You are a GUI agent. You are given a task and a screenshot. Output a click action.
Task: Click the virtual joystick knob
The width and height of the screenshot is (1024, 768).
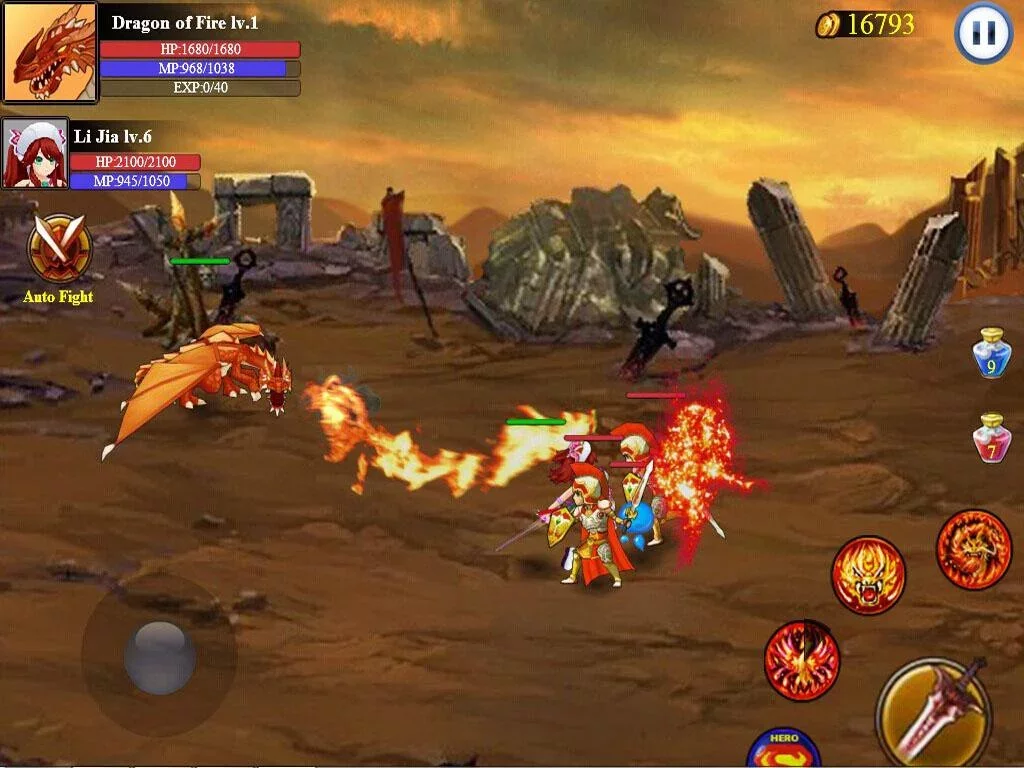coord(159,657)
